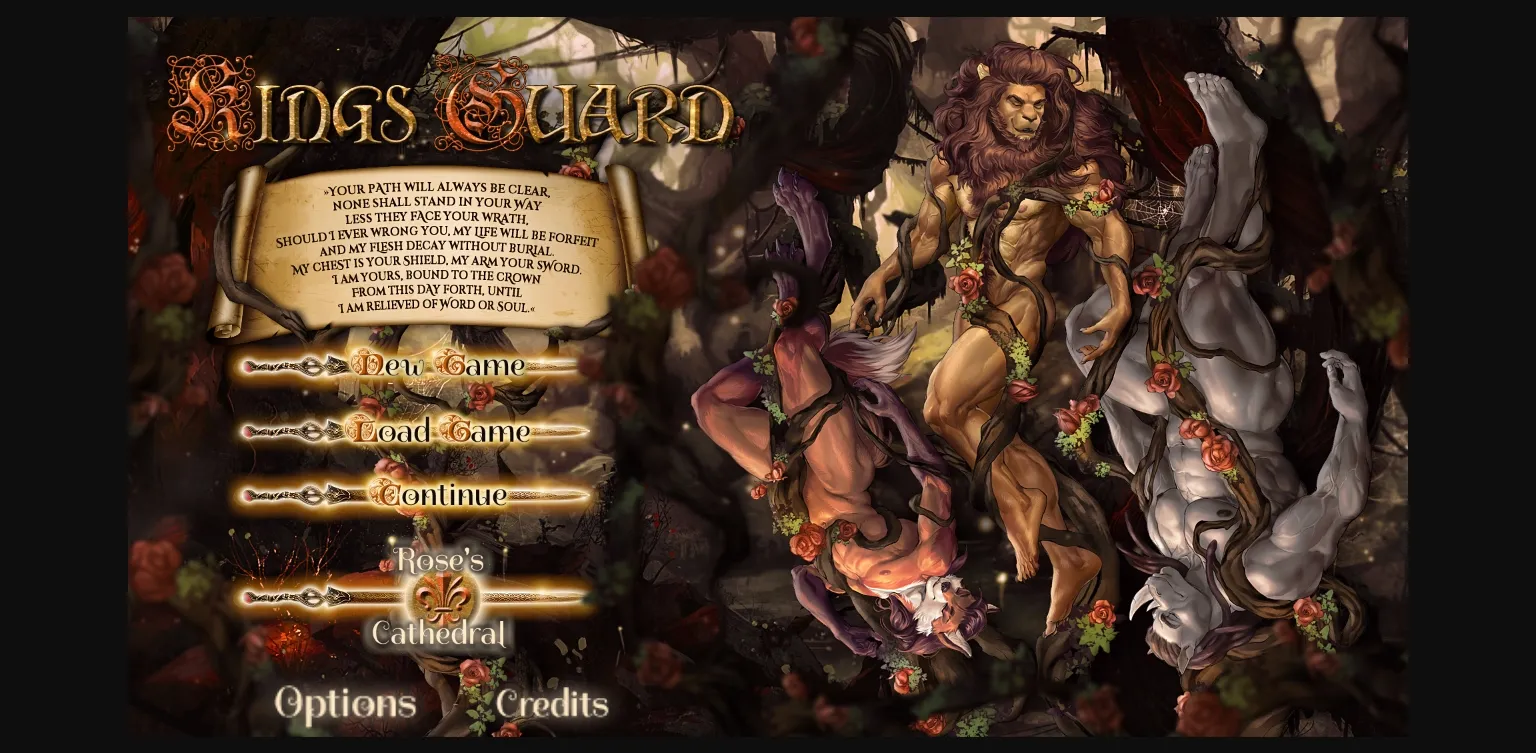The height and width of the screenshot is (753, 1536).
Task: Continue the saved playthrough
Action: (x=440, y=496)
